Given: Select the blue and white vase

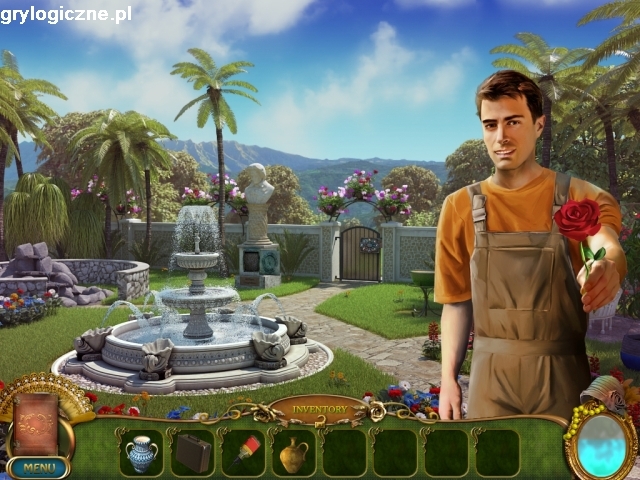Looking at the screenshot, I should pyautogui.click(x=142, y=453).
